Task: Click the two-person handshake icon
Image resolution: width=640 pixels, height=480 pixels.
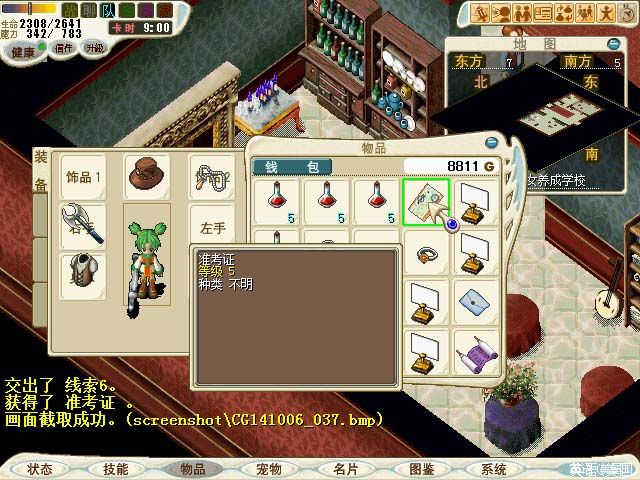Action: (x=521, y=13)
